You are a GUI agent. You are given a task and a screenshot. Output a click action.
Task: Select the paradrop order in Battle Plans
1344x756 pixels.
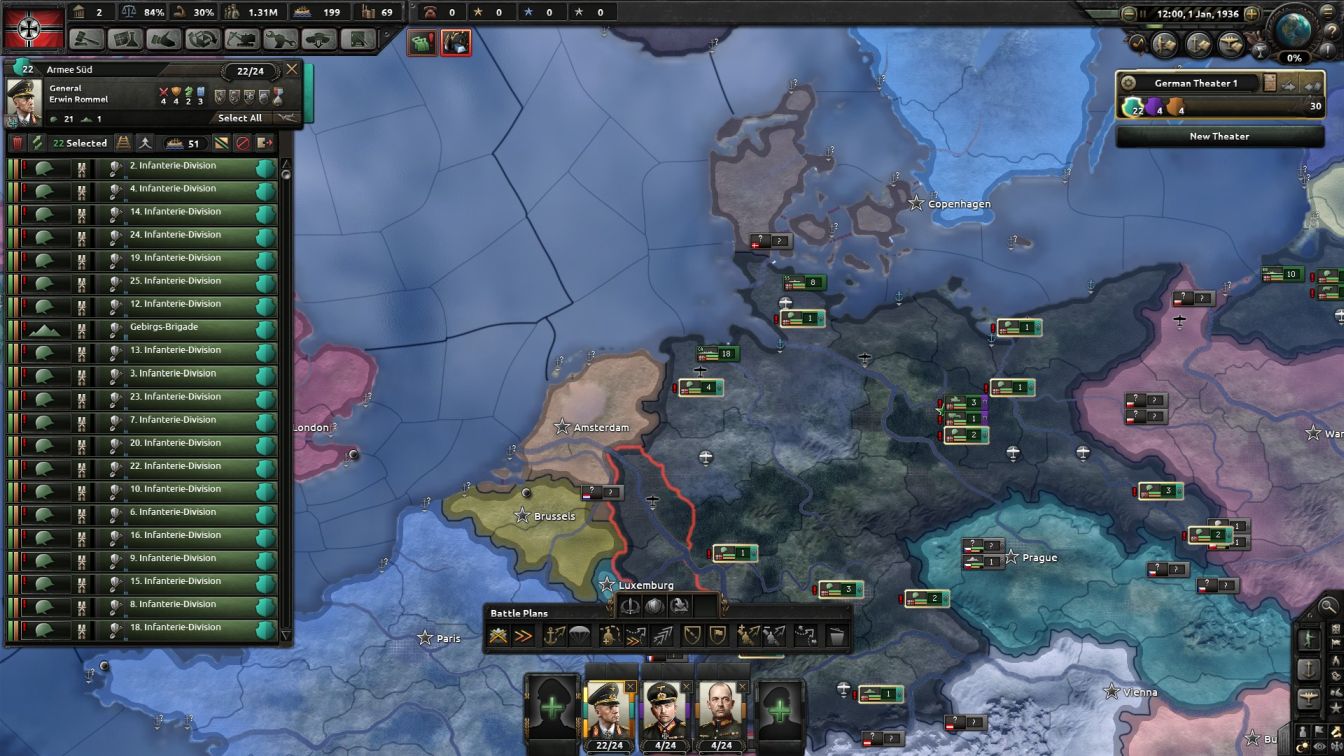coord(579,635)
